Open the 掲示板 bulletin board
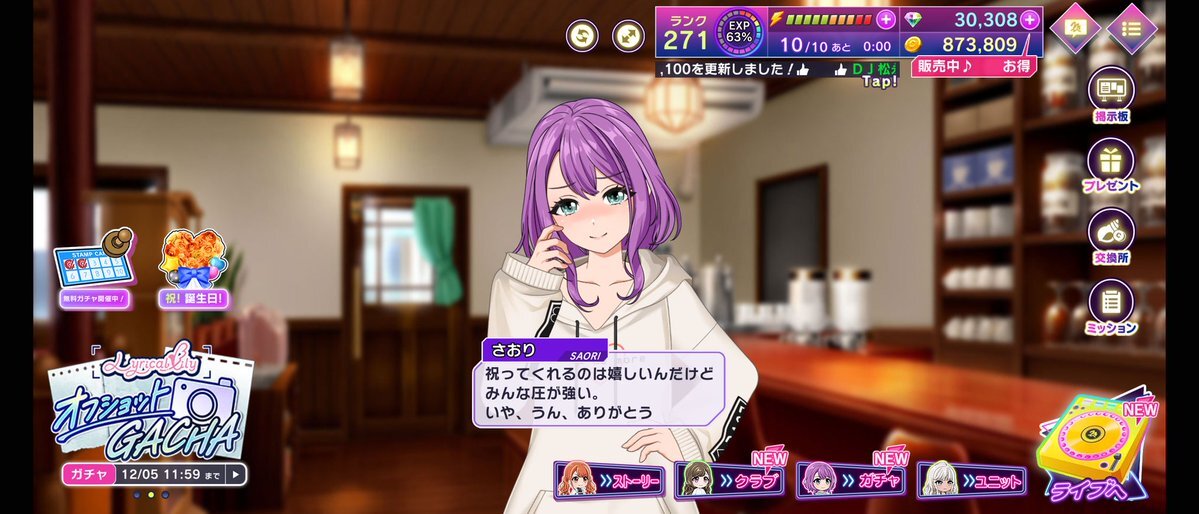The width and height of the screenshot is (1199, 514). point(1111,97)
